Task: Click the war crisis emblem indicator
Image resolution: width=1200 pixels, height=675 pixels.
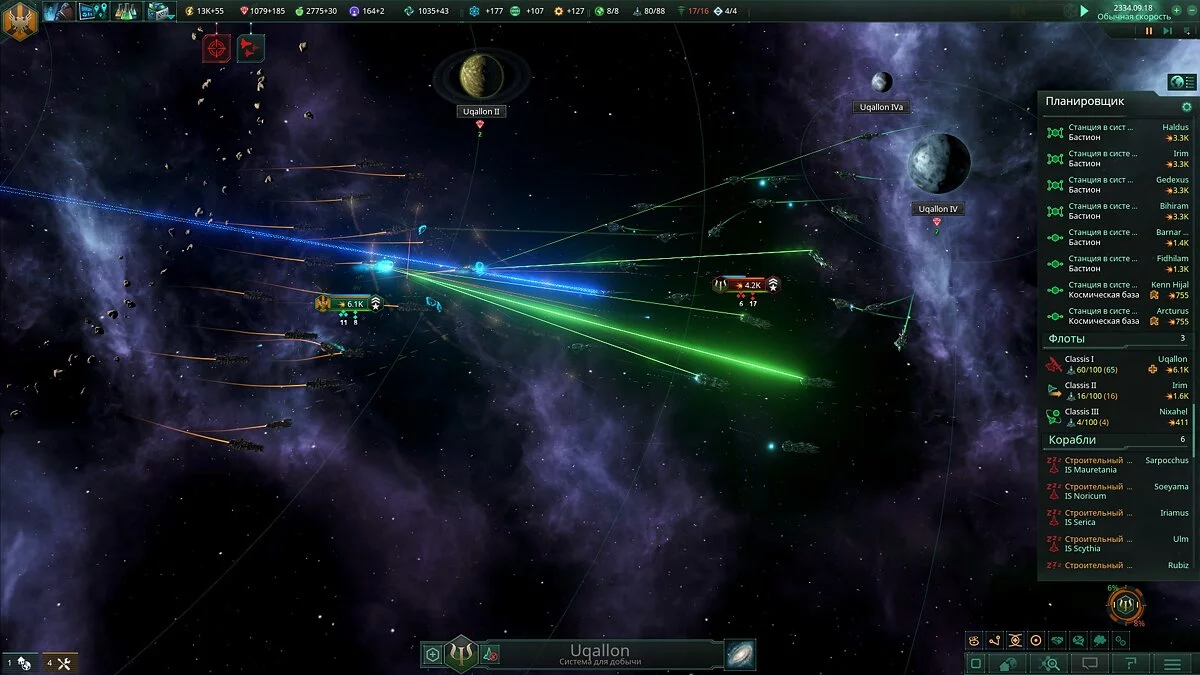Action: (x=1126, y=605)
